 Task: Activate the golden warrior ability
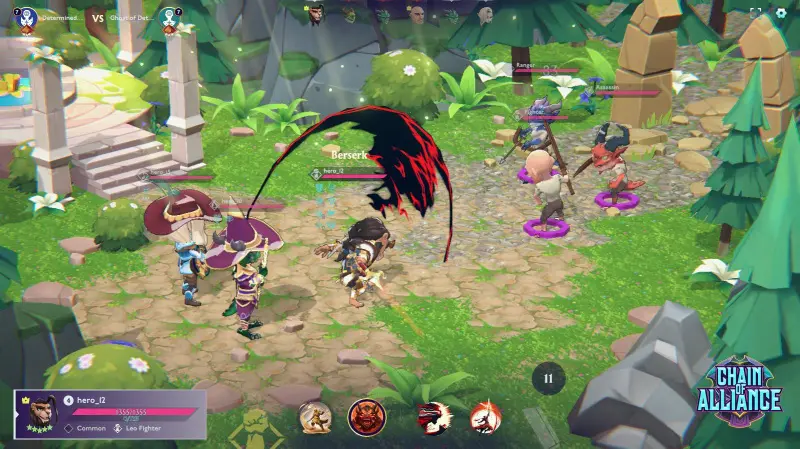[x=315, y=416]
